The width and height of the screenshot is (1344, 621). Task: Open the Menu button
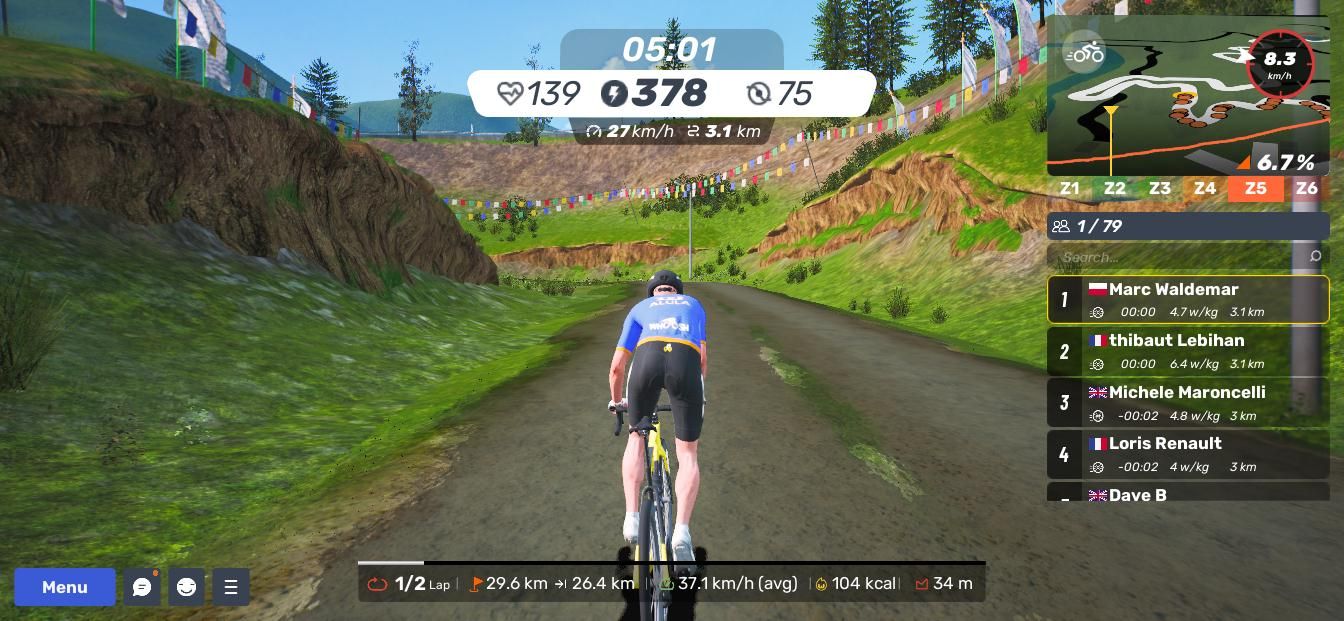click(x=65, y=587)
